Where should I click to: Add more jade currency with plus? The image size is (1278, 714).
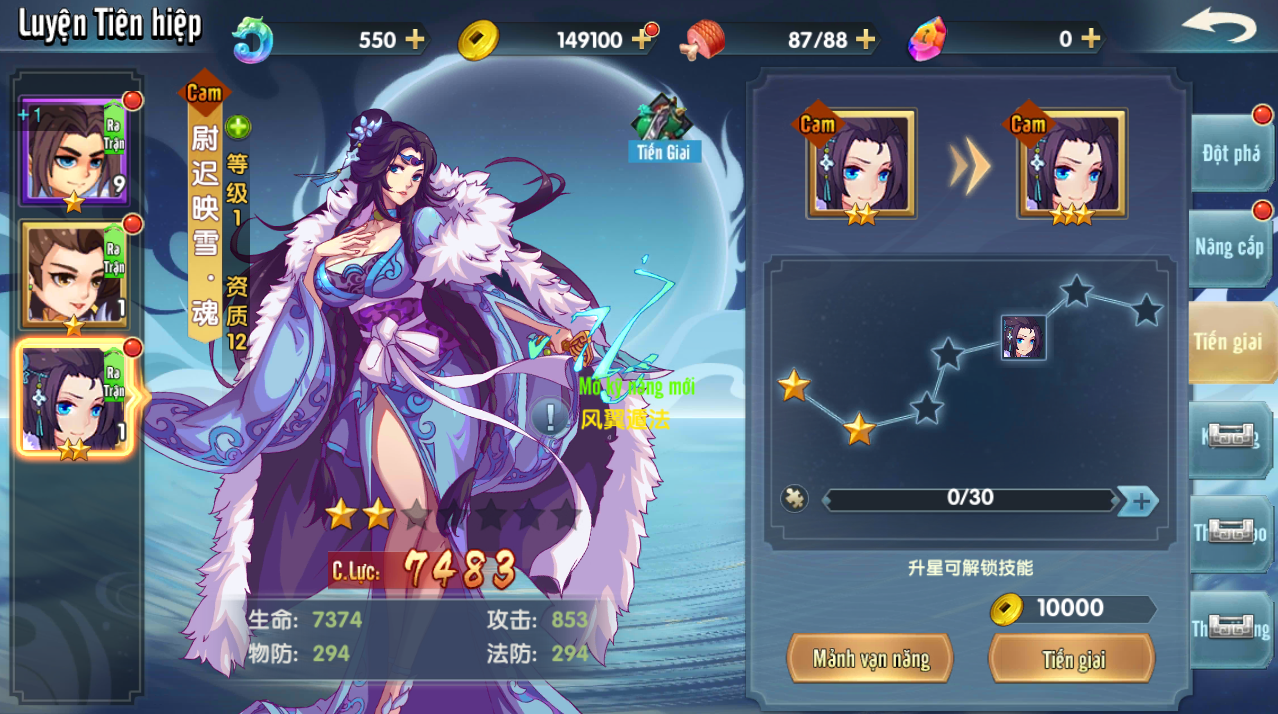[x=414, y=40]
